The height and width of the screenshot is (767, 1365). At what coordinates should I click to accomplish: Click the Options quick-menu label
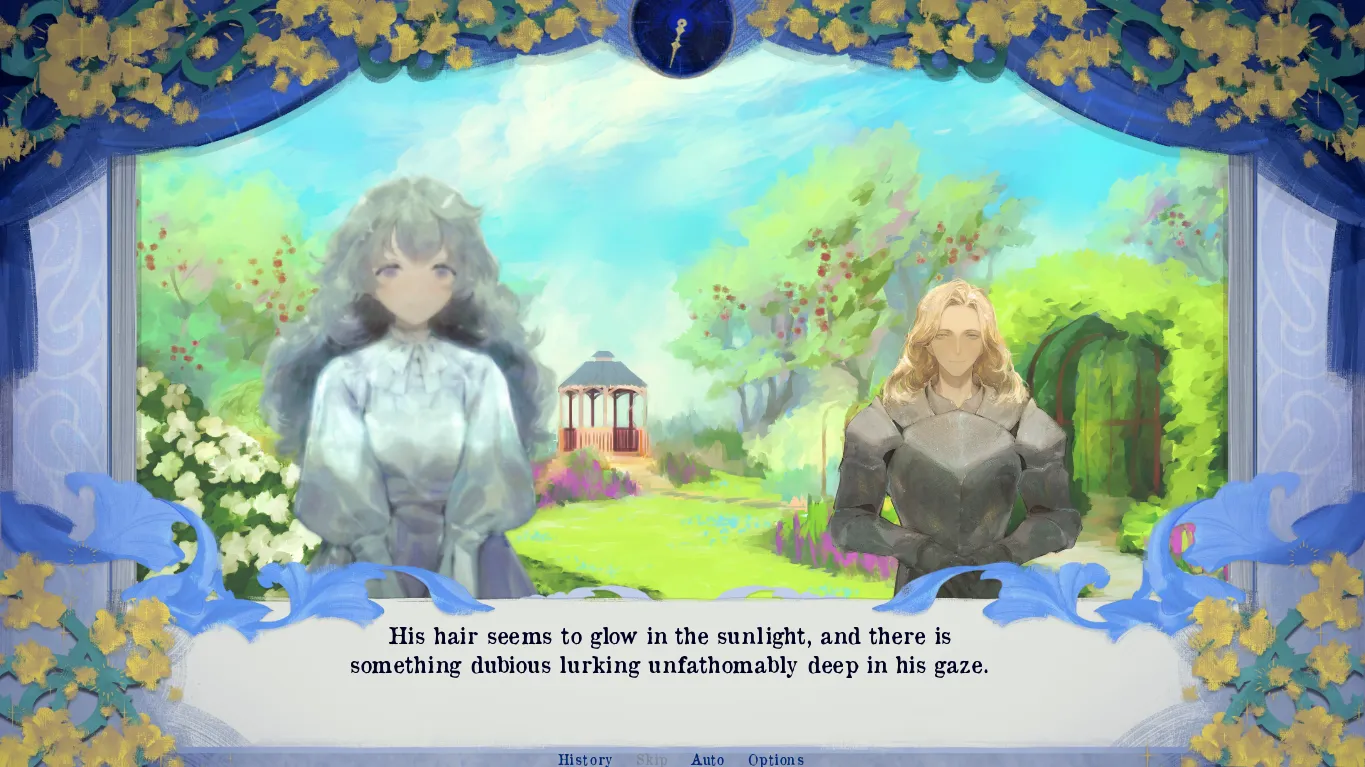click(776, 759)
